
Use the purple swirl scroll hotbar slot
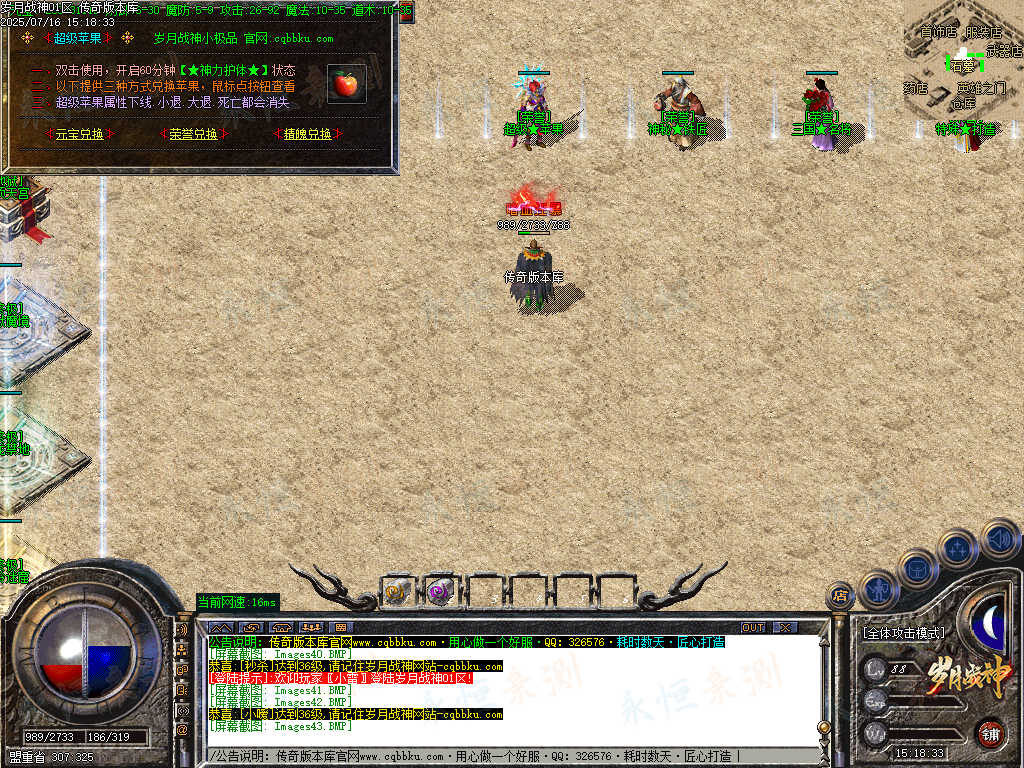(x=439, y=591)
